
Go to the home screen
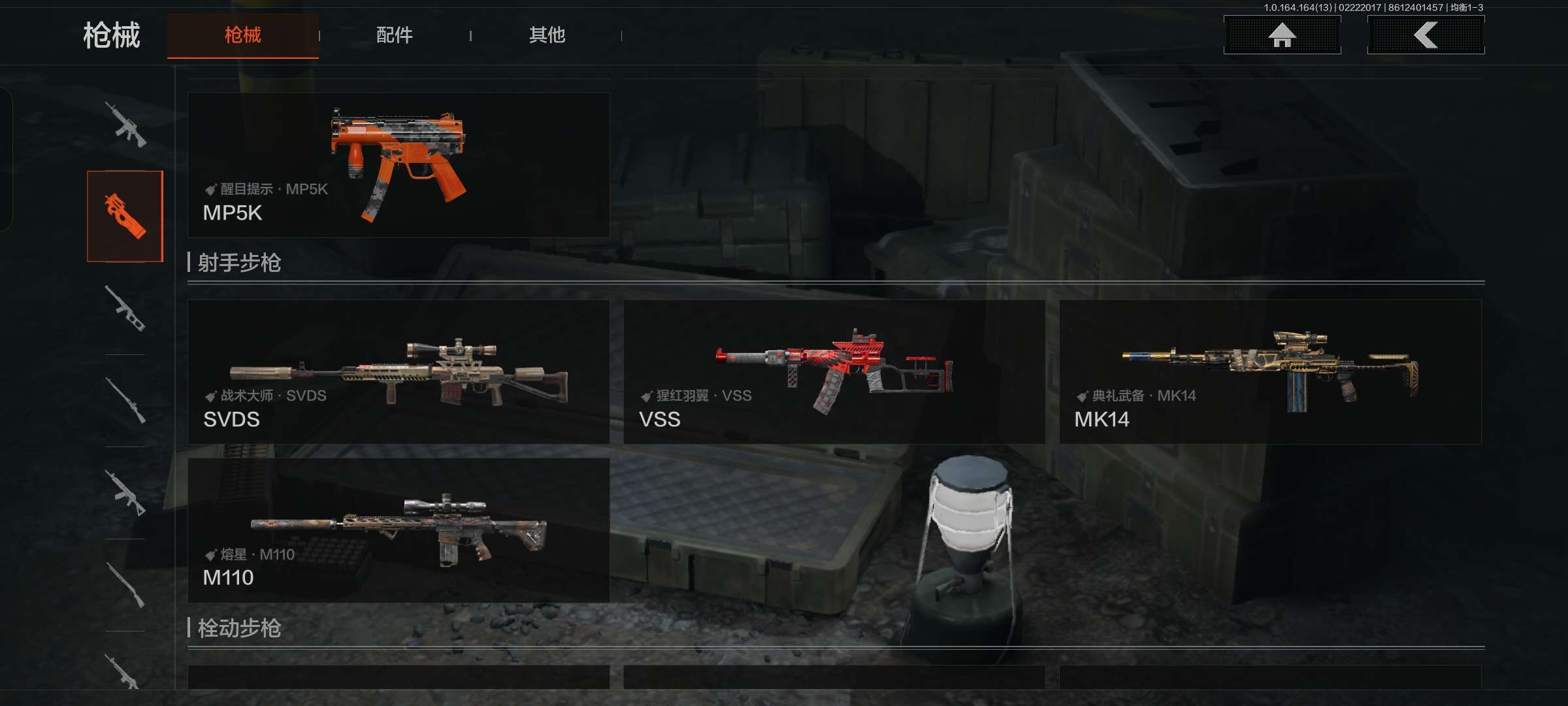(1282, 35)
